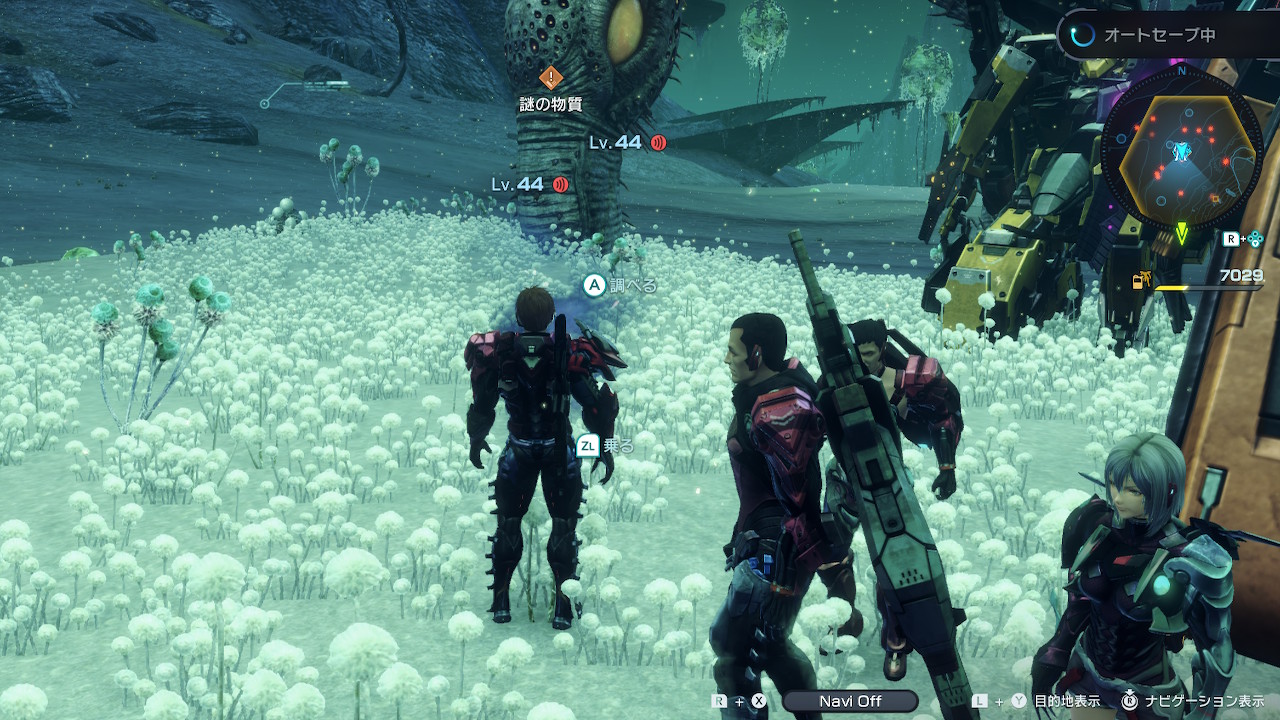Choose the 調べる investigate prompt
The height and width of the screenshot is (720, 1280).
(620, 286)
